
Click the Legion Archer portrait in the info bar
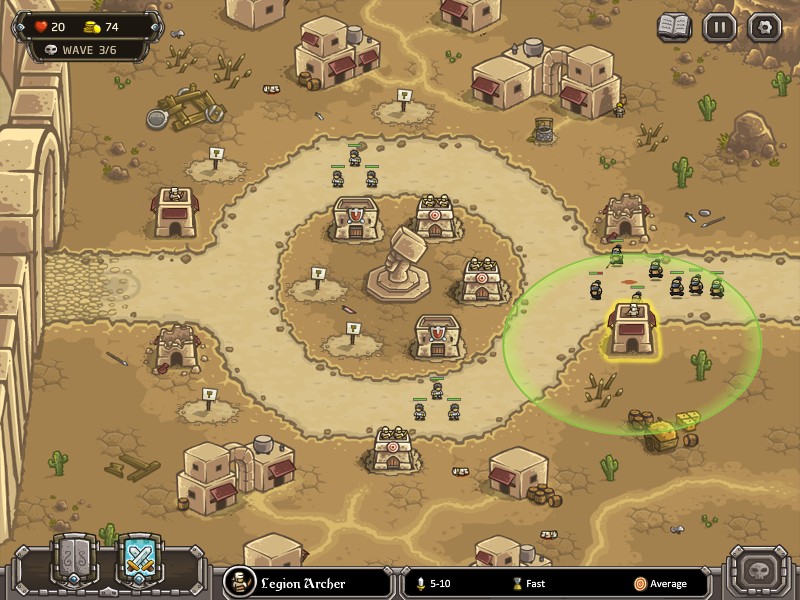coord(239,582)
